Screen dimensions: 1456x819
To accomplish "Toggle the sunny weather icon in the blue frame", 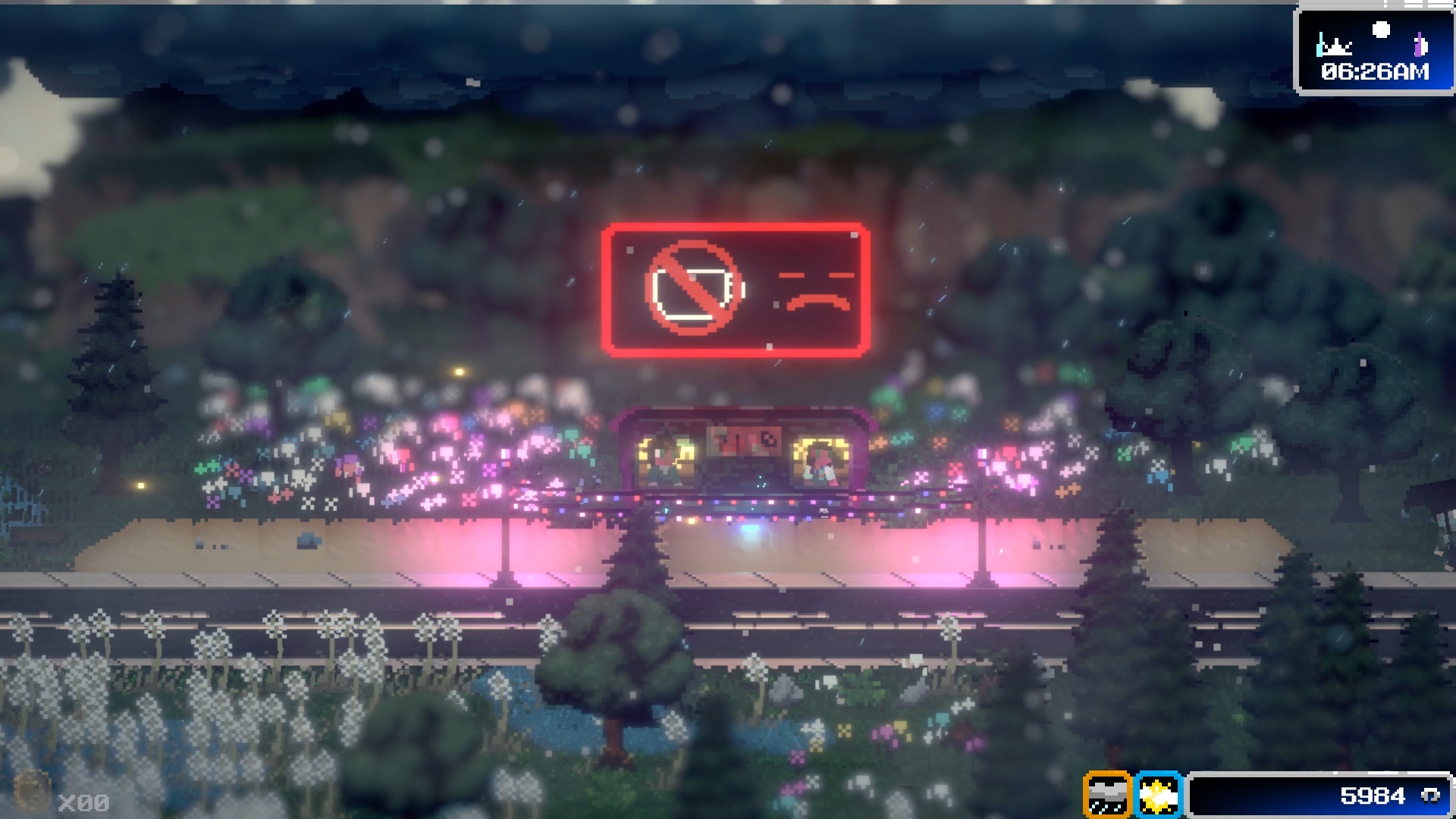I will tap(1158, 793).
